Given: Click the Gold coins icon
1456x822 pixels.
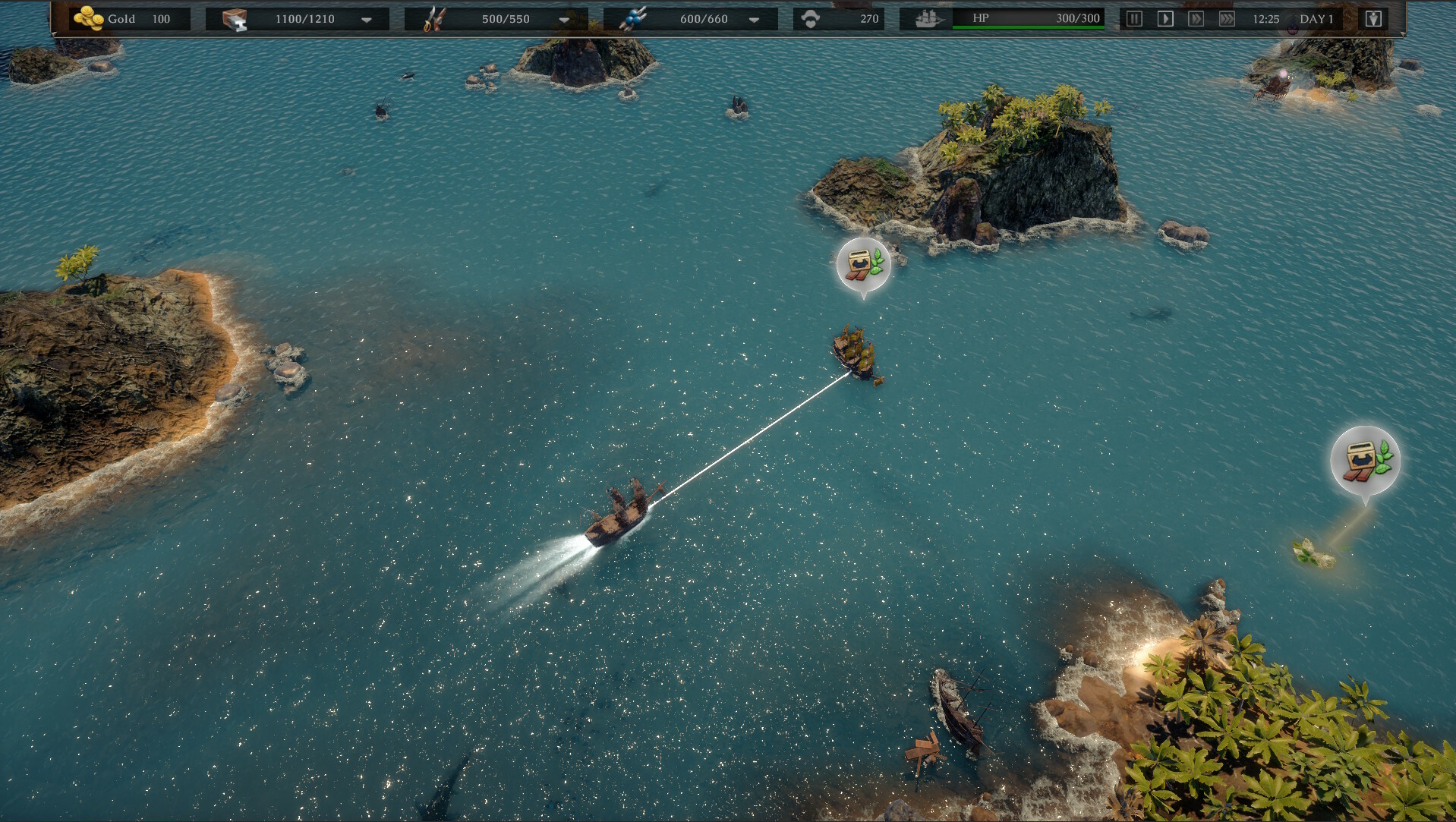Looking at the screenshot, I should 88,18.
